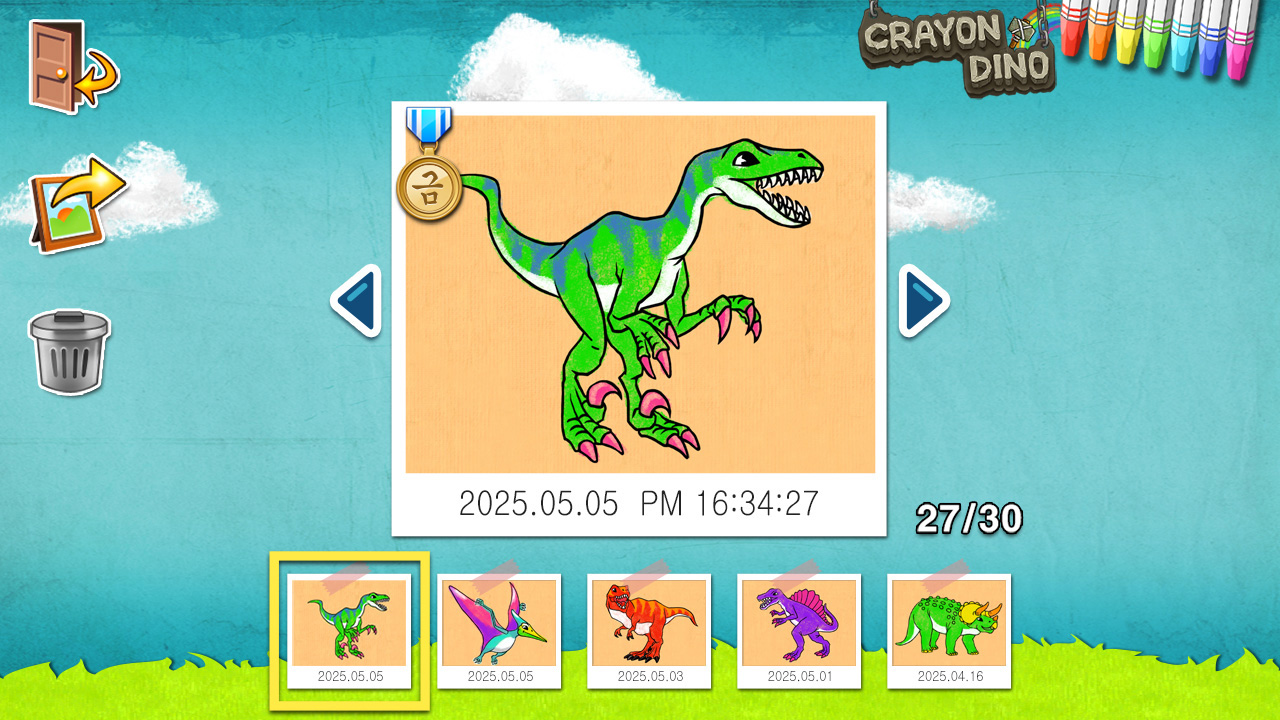Viewport: 1280px width, 720px height.
Task: Select the triceratops thumbnail dated 2025.04.16
Action: [951, 625]
